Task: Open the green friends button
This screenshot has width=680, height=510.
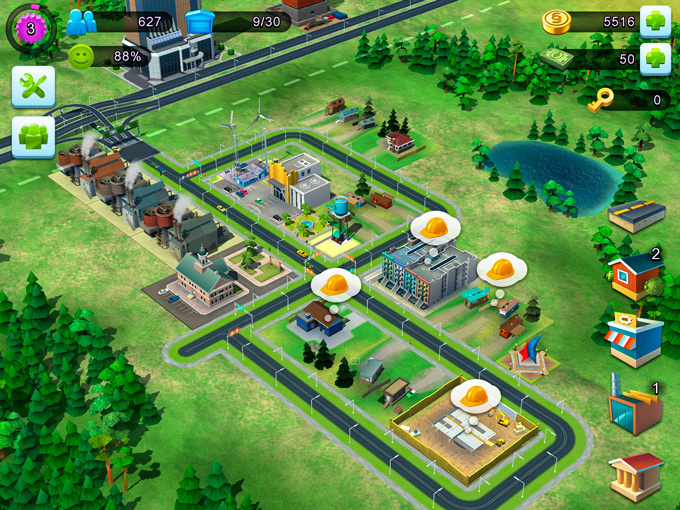Action: (33, 136)
